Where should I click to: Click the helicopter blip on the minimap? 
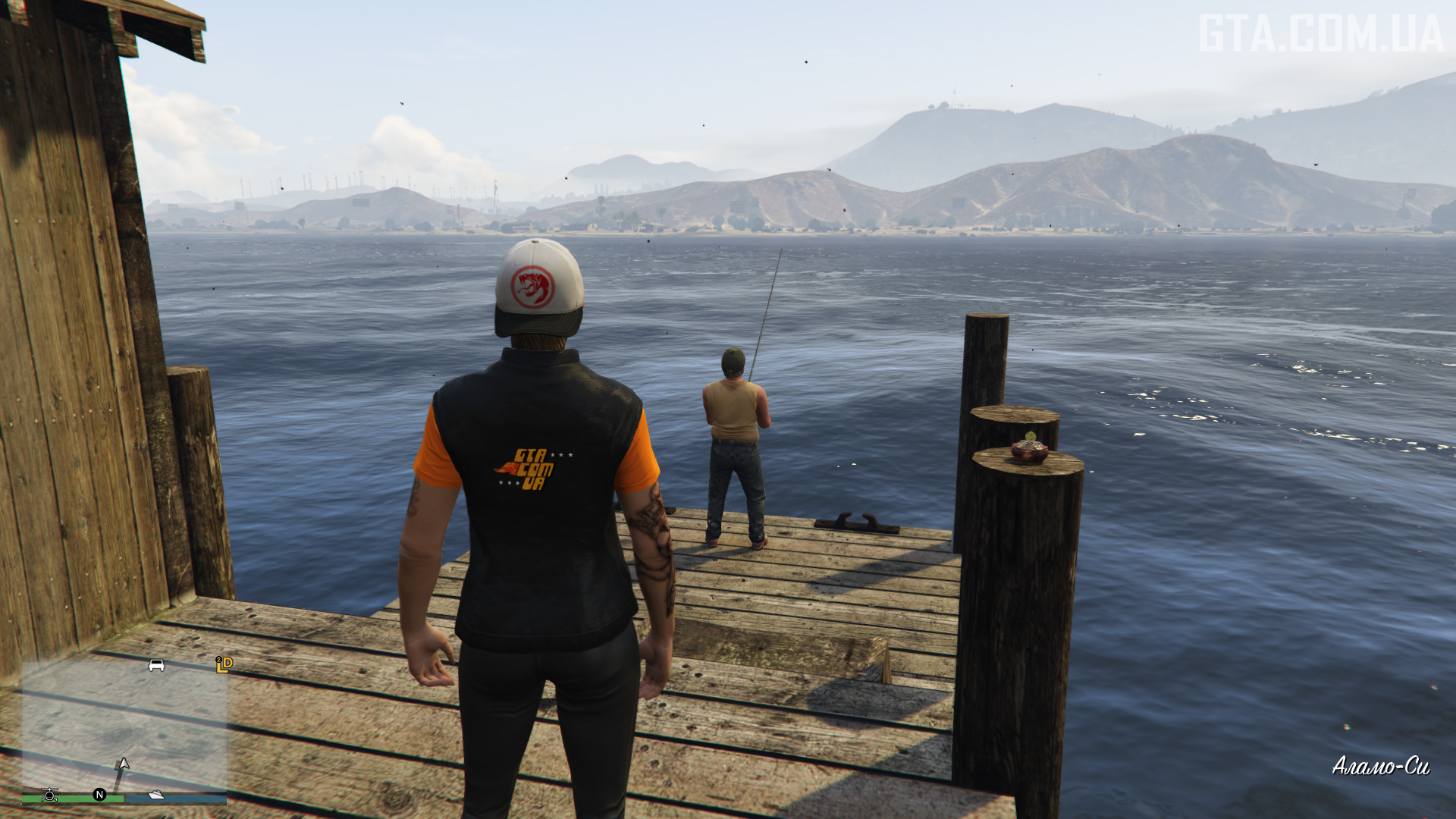click(x=50, y=794)
